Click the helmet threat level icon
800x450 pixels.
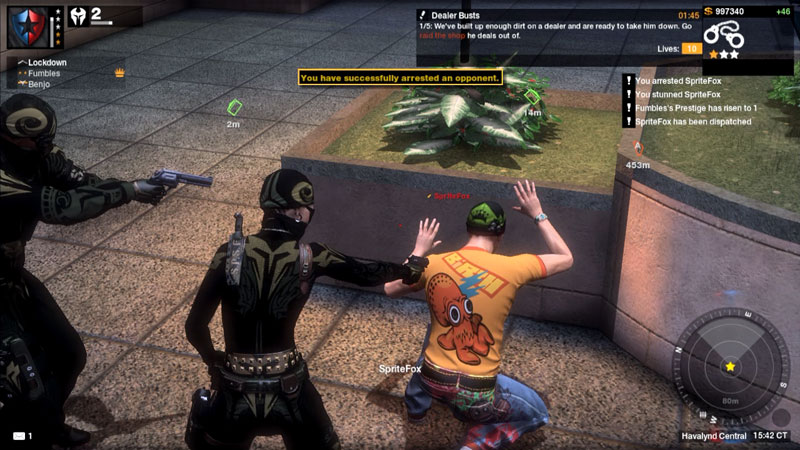point(74,15)
